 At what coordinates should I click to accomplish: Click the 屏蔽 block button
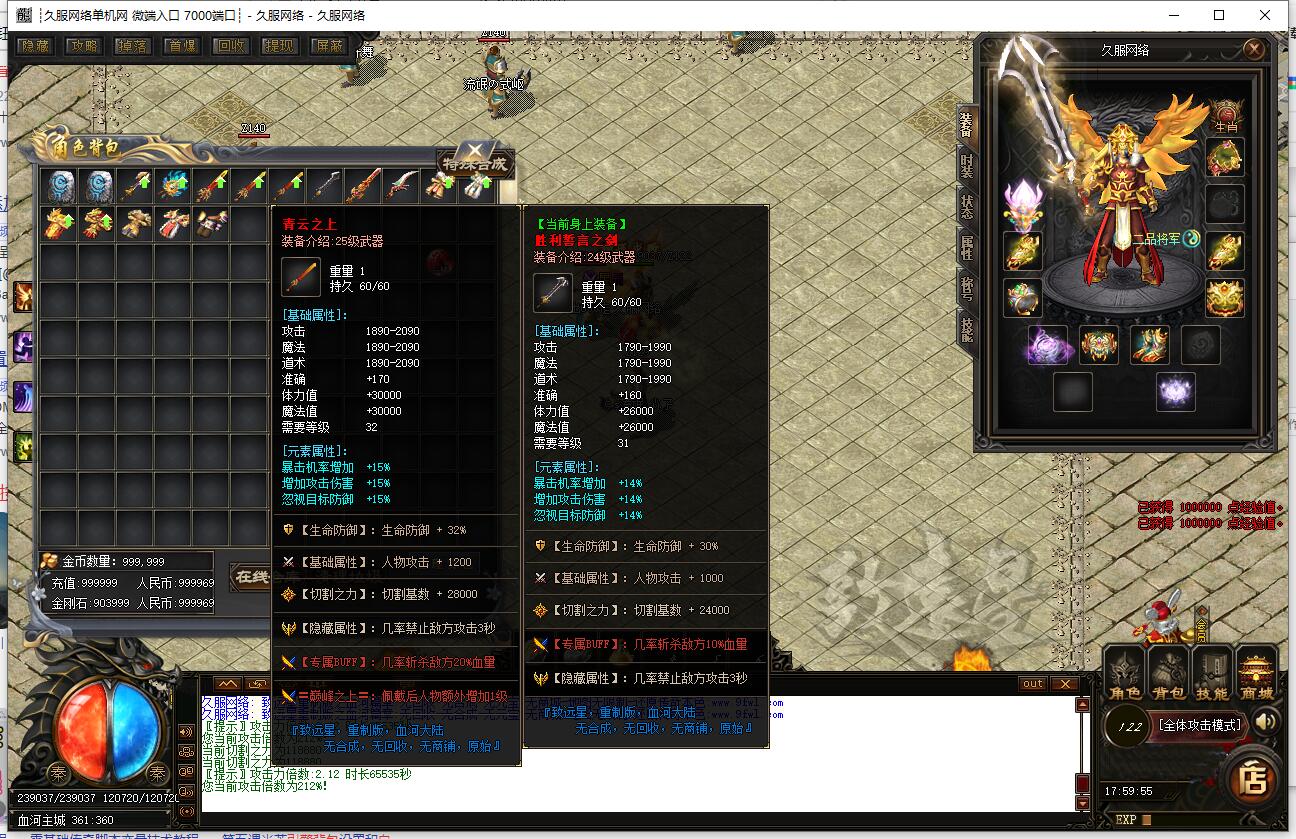pyautogui.click(x=329, y=46)
